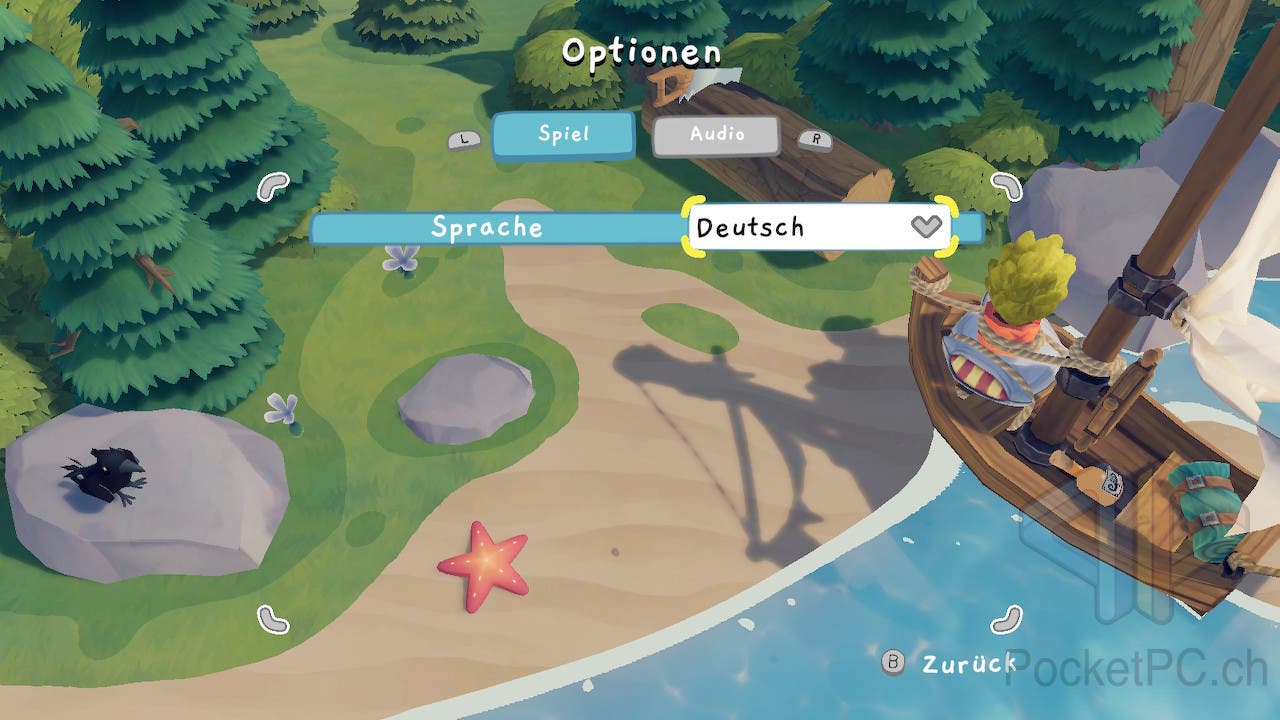Open the Deutsch language dropdown
The height and width of the screenshot is (720, 1280).
[820, 227]
